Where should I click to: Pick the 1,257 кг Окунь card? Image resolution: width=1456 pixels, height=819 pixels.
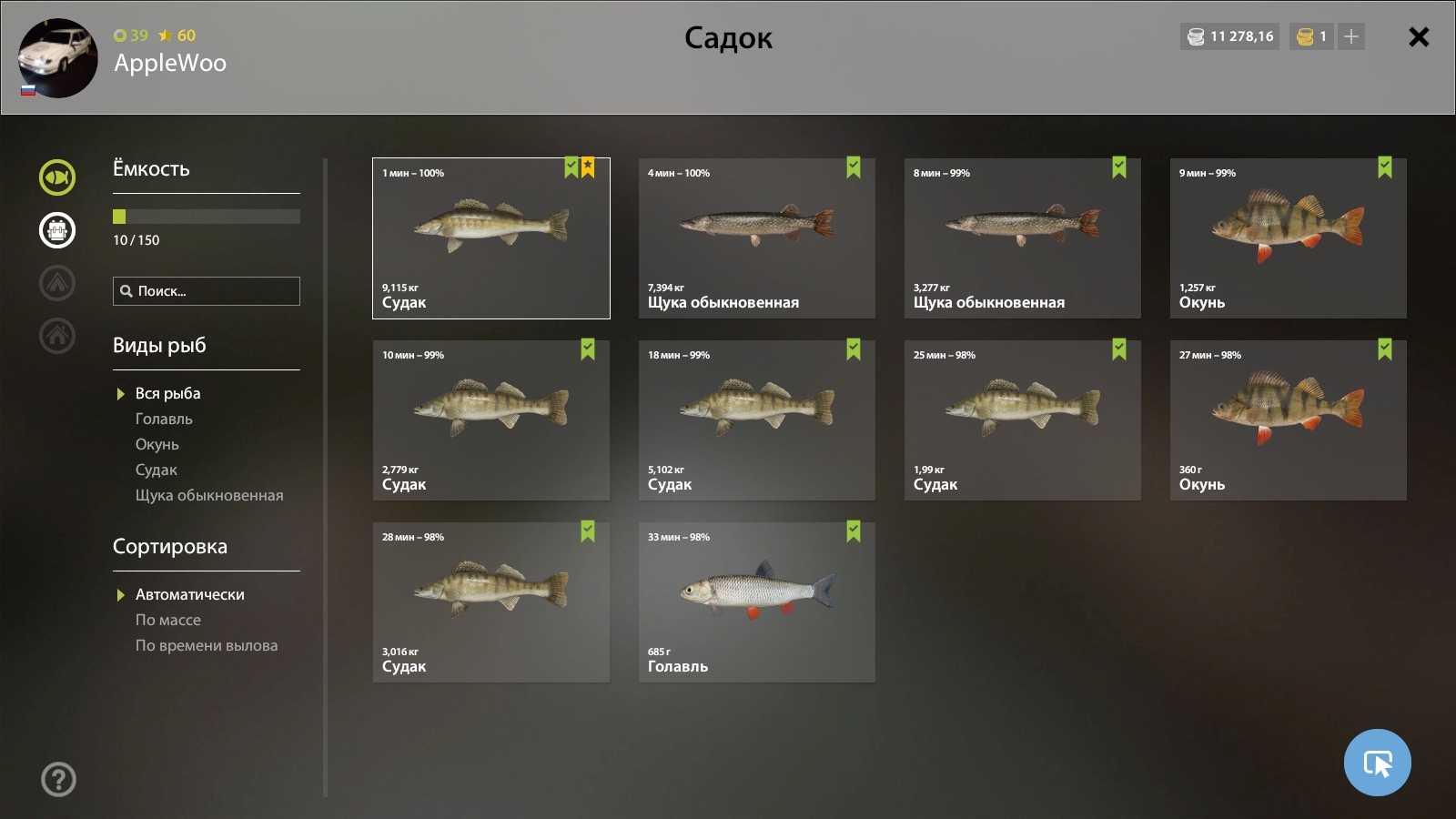tap(1288, 238)
